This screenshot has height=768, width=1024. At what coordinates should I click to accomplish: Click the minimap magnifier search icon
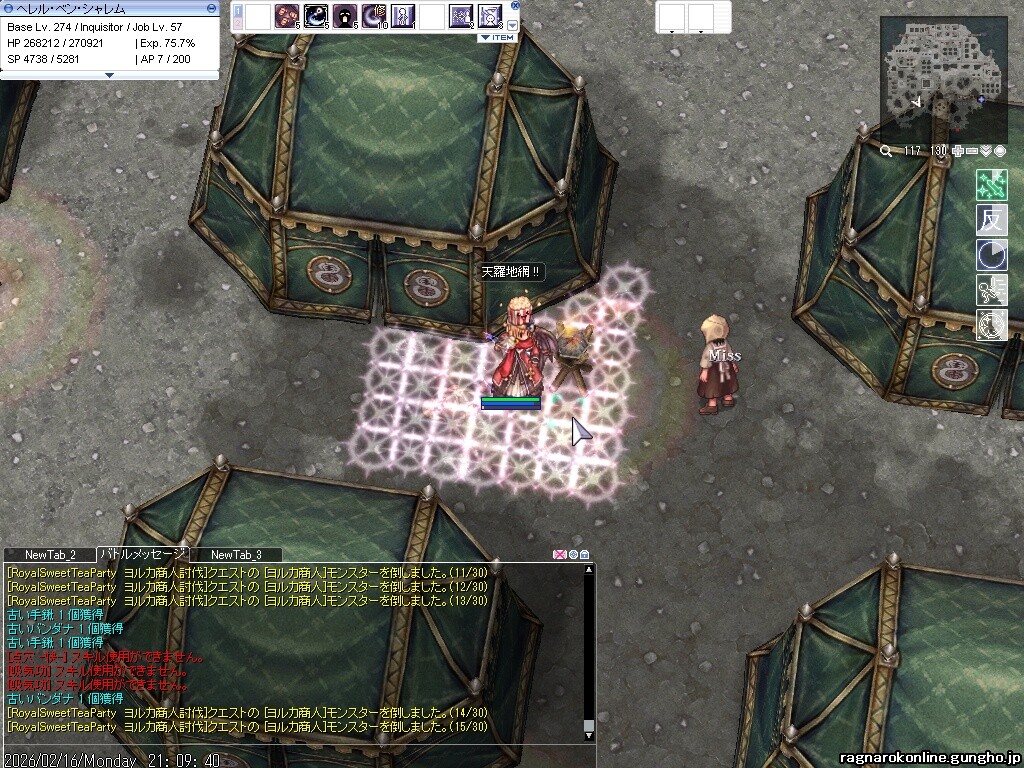point(886,151)
